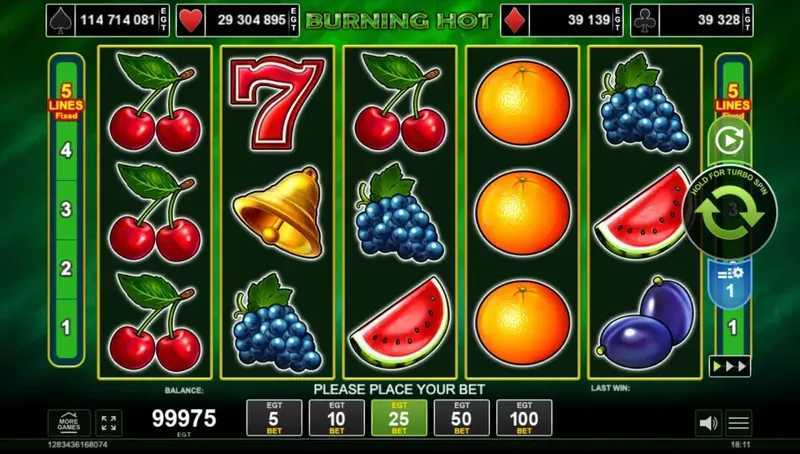
Task: Click the triple-arrow fast forward button
Action: tap(730, 366)
